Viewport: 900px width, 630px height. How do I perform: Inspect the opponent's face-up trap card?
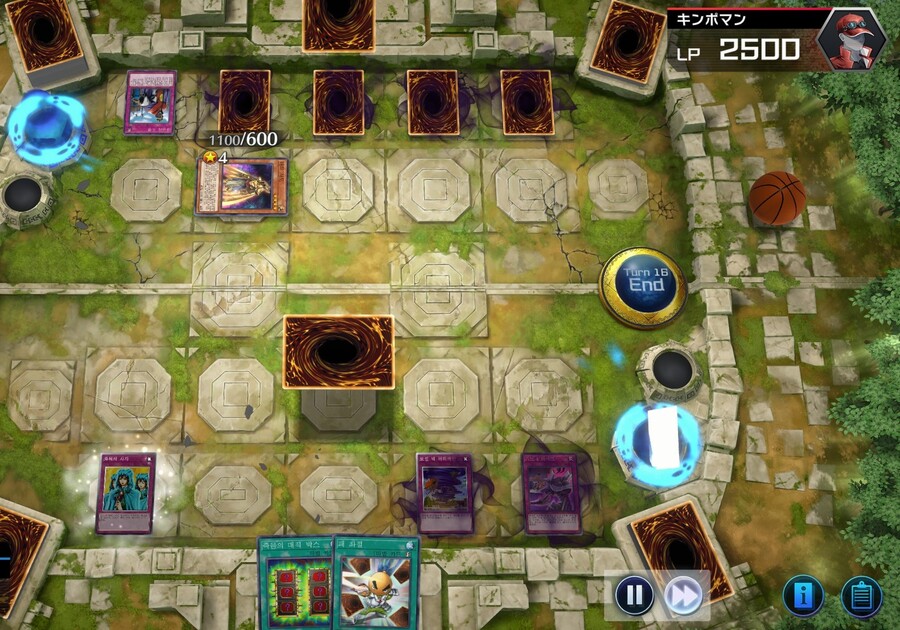point(150,102)
